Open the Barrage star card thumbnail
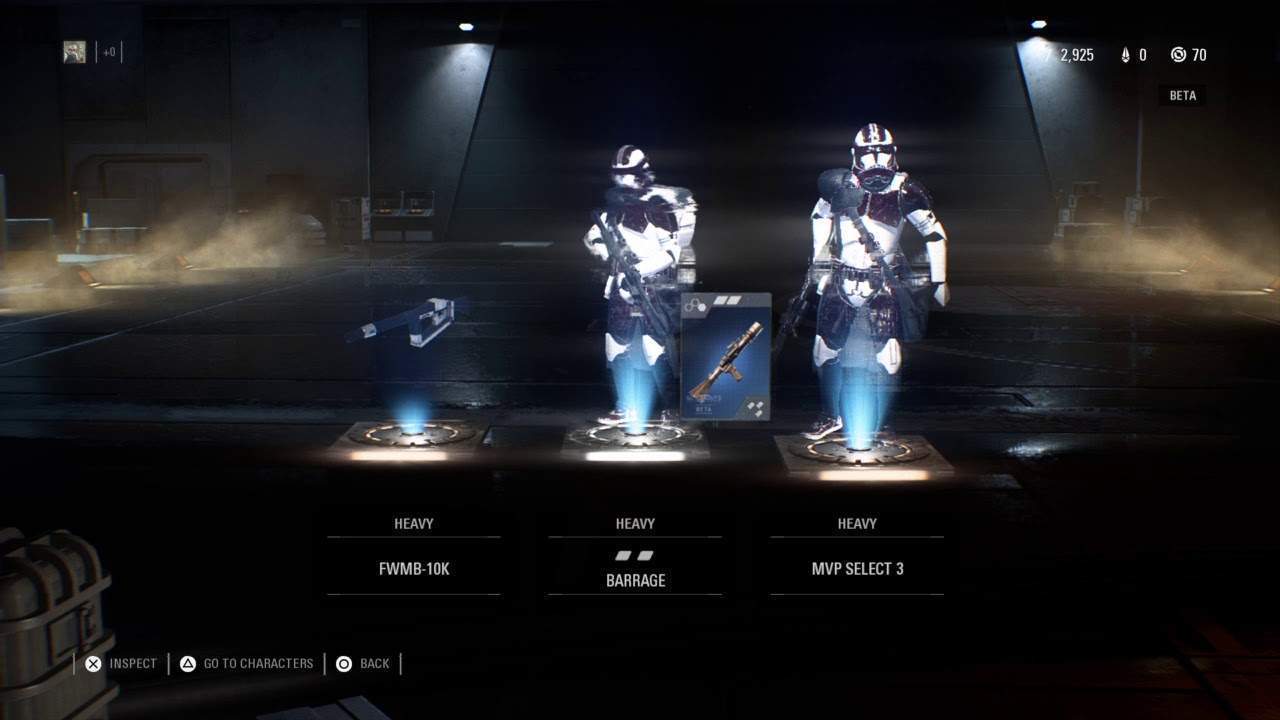Viewport: 1280px width, 720px height. point(726,356)
